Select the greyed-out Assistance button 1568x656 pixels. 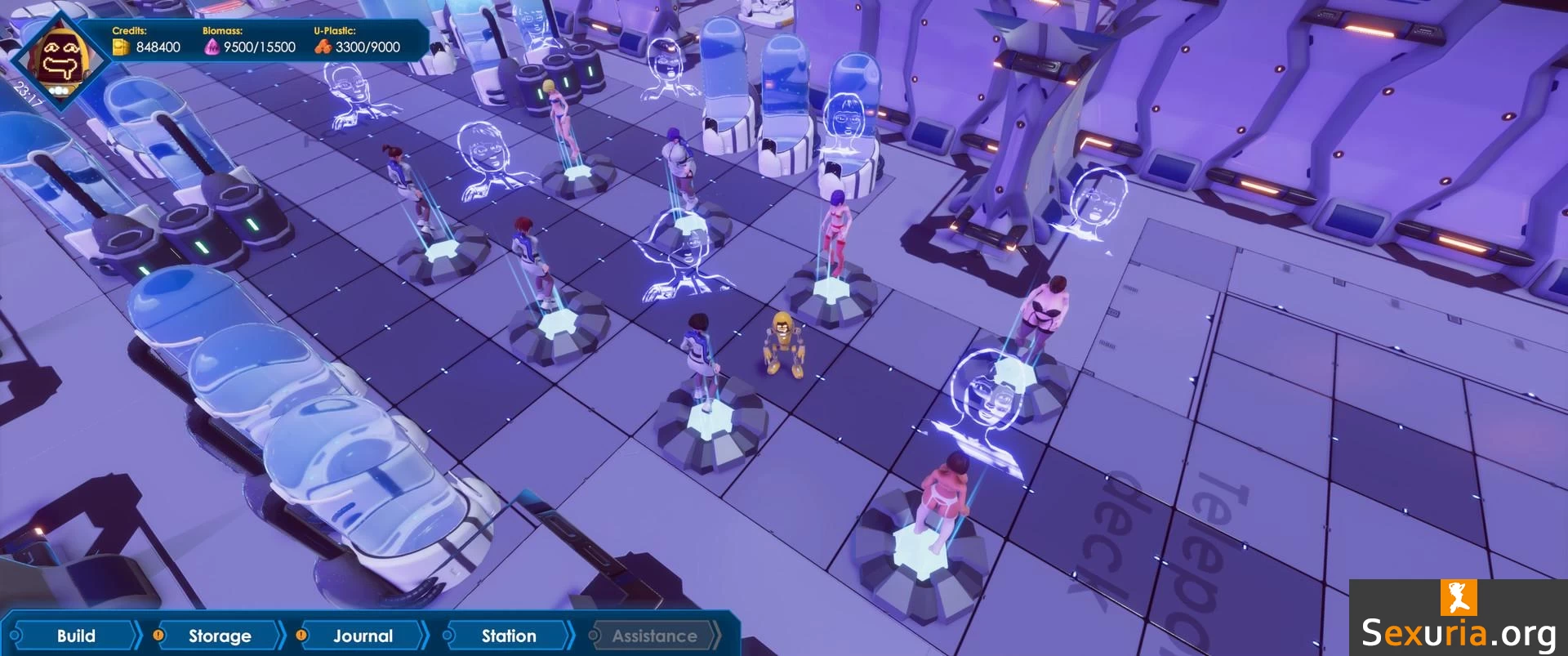pos(654,636)
